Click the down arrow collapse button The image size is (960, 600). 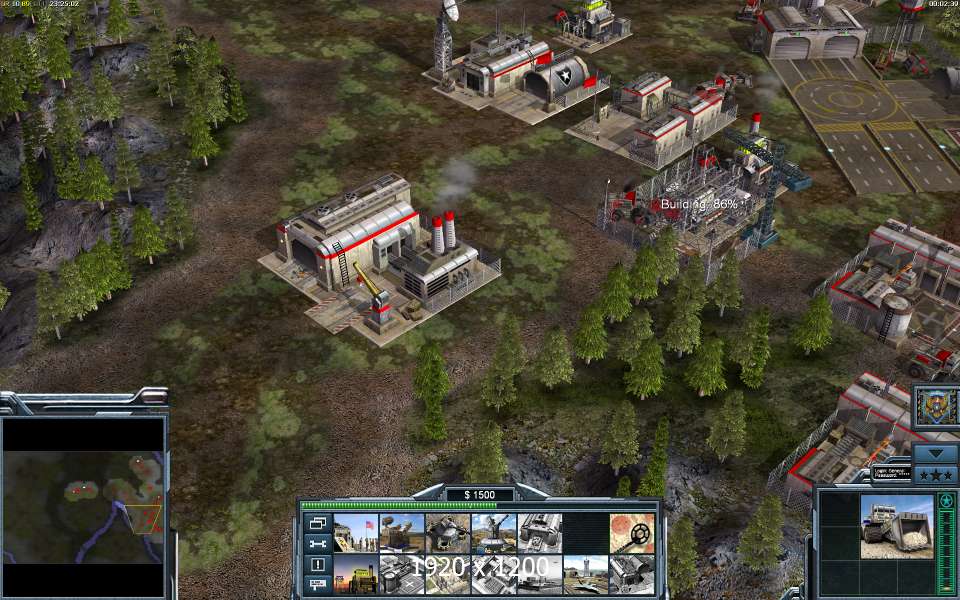tap(936, 452)
